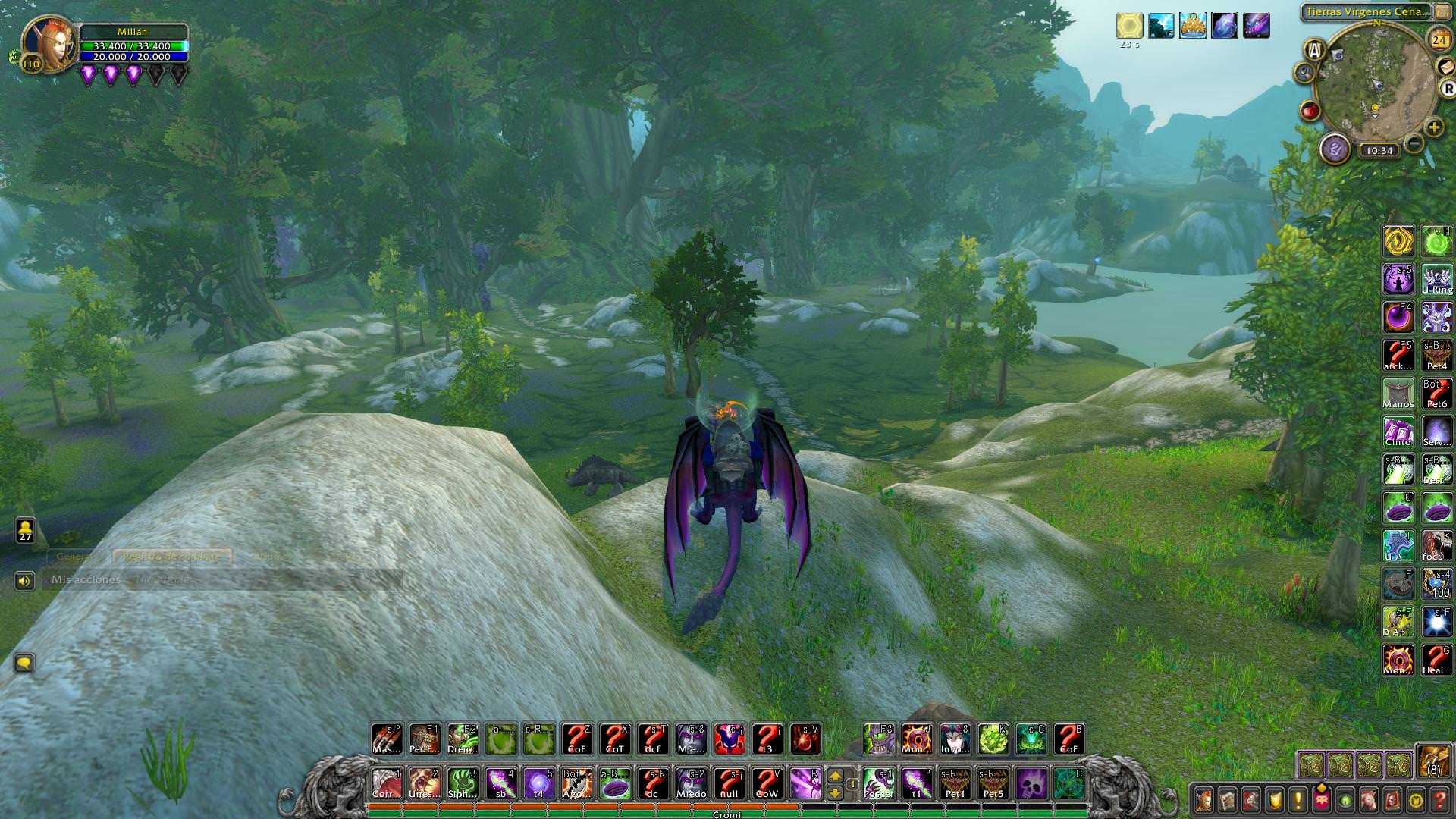Open the calendar showing day 24
Viewport: 1456px width, 819px height.
point(1439,40)
